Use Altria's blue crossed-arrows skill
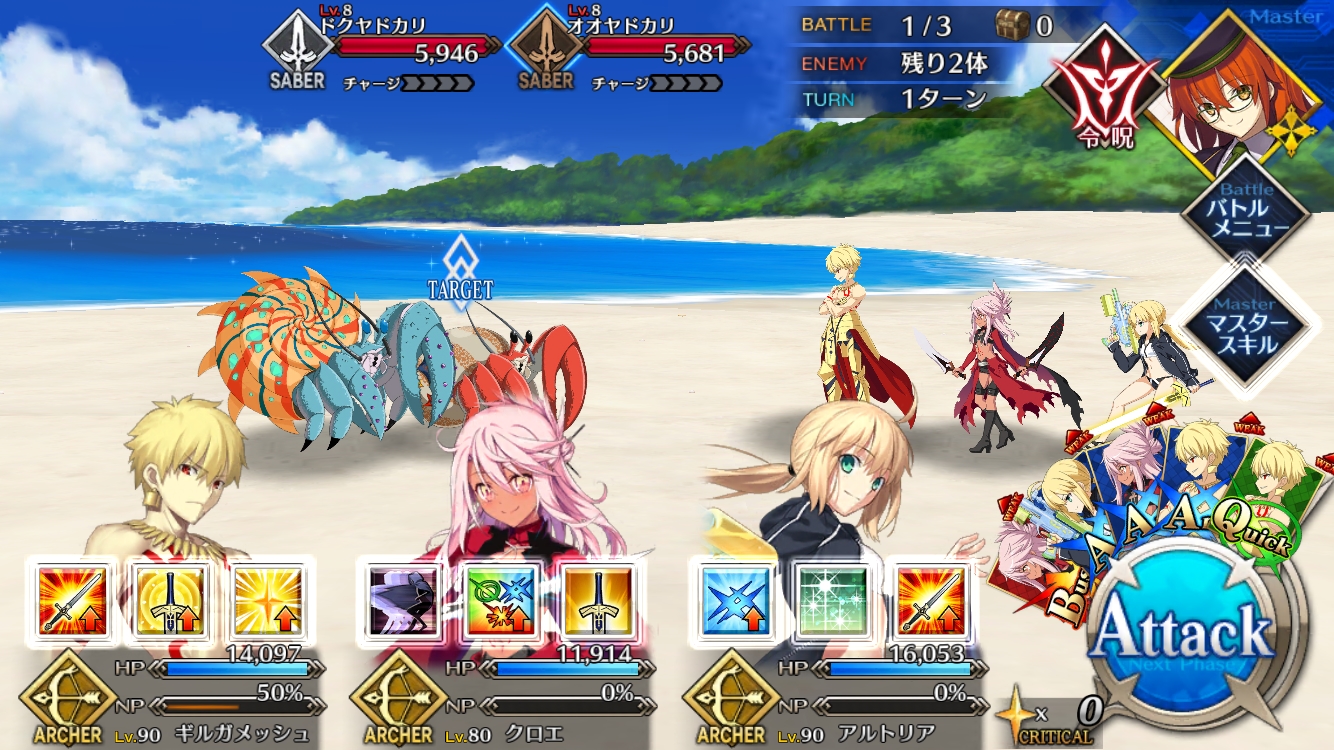The image size is (1334, 750). coord(737,600)
